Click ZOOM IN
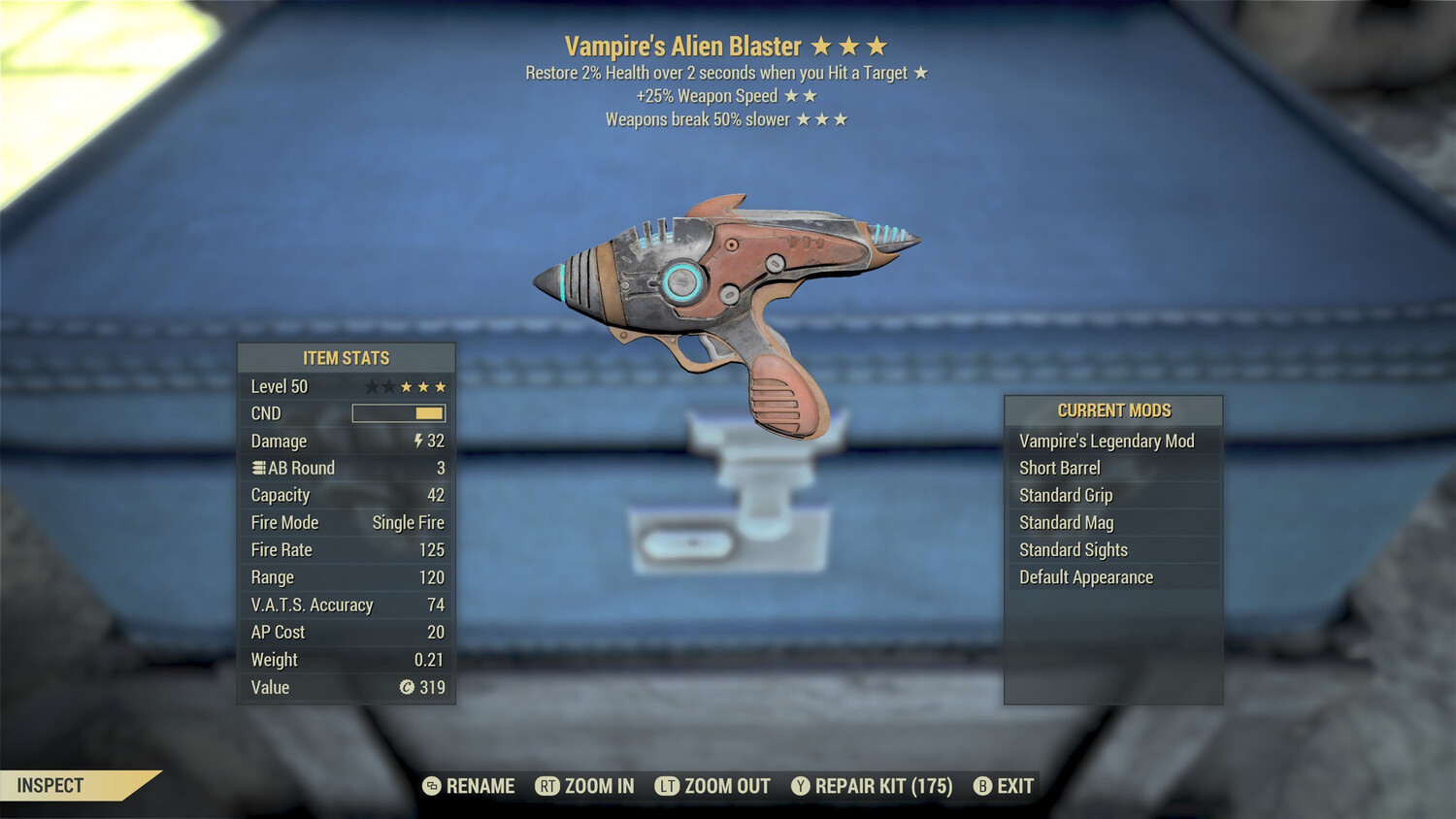Screen dimensions: 1456x819 click(x=598, y=786)
